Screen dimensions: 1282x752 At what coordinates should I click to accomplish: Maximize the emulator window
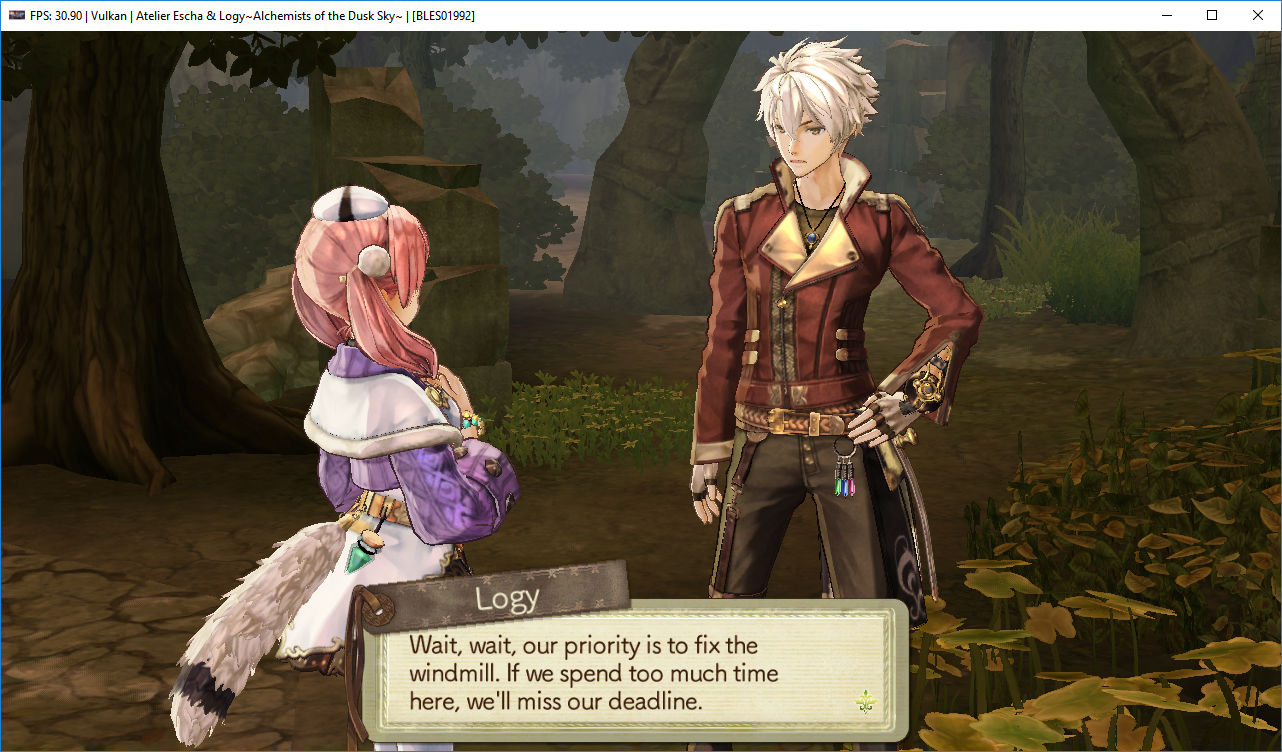[1212, 15]
